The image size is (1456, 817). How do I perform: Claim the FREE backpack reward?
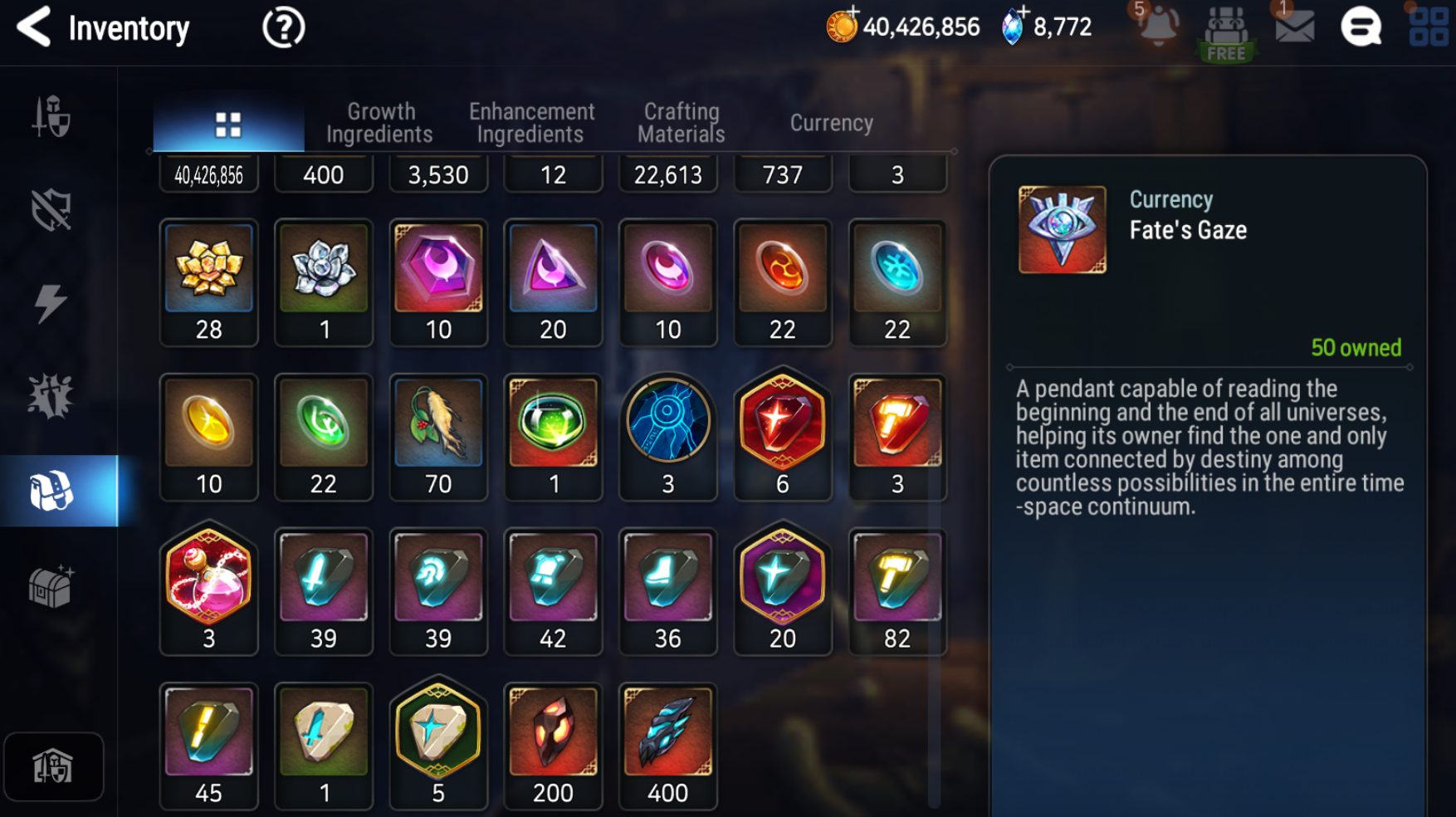tap(1226, 33)
